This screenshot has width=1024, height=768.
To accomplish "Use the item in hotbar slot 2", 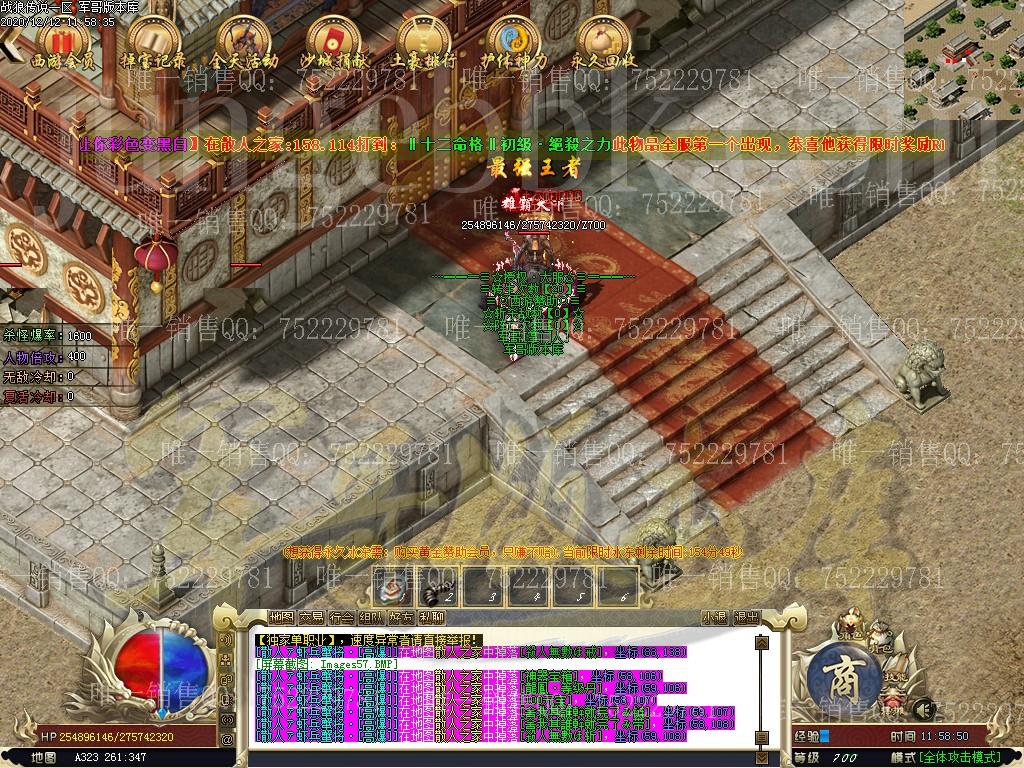I will [440, 585].
